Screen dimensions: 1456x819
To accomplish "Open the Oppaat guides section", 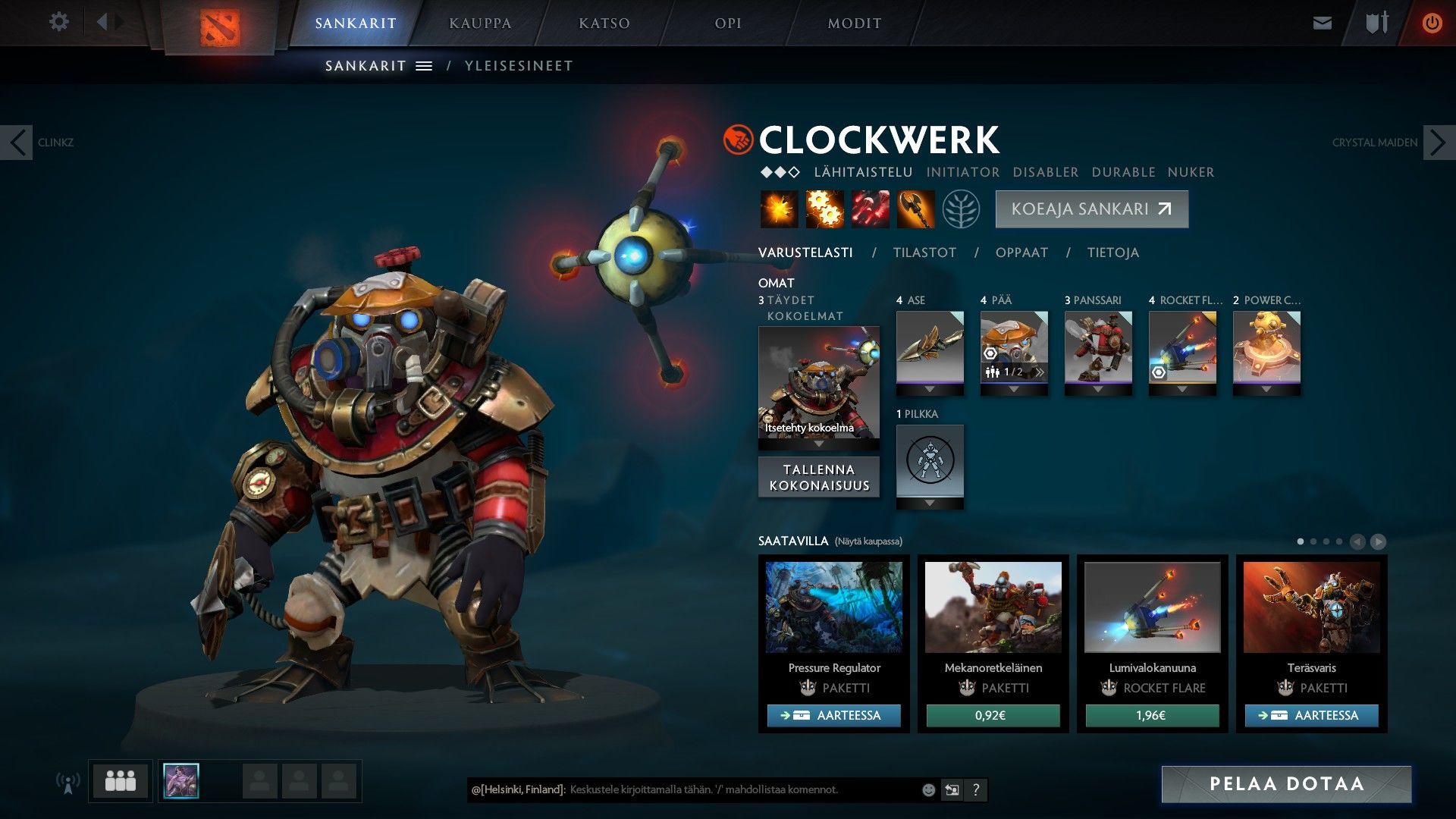I will tap(1021, 253).
